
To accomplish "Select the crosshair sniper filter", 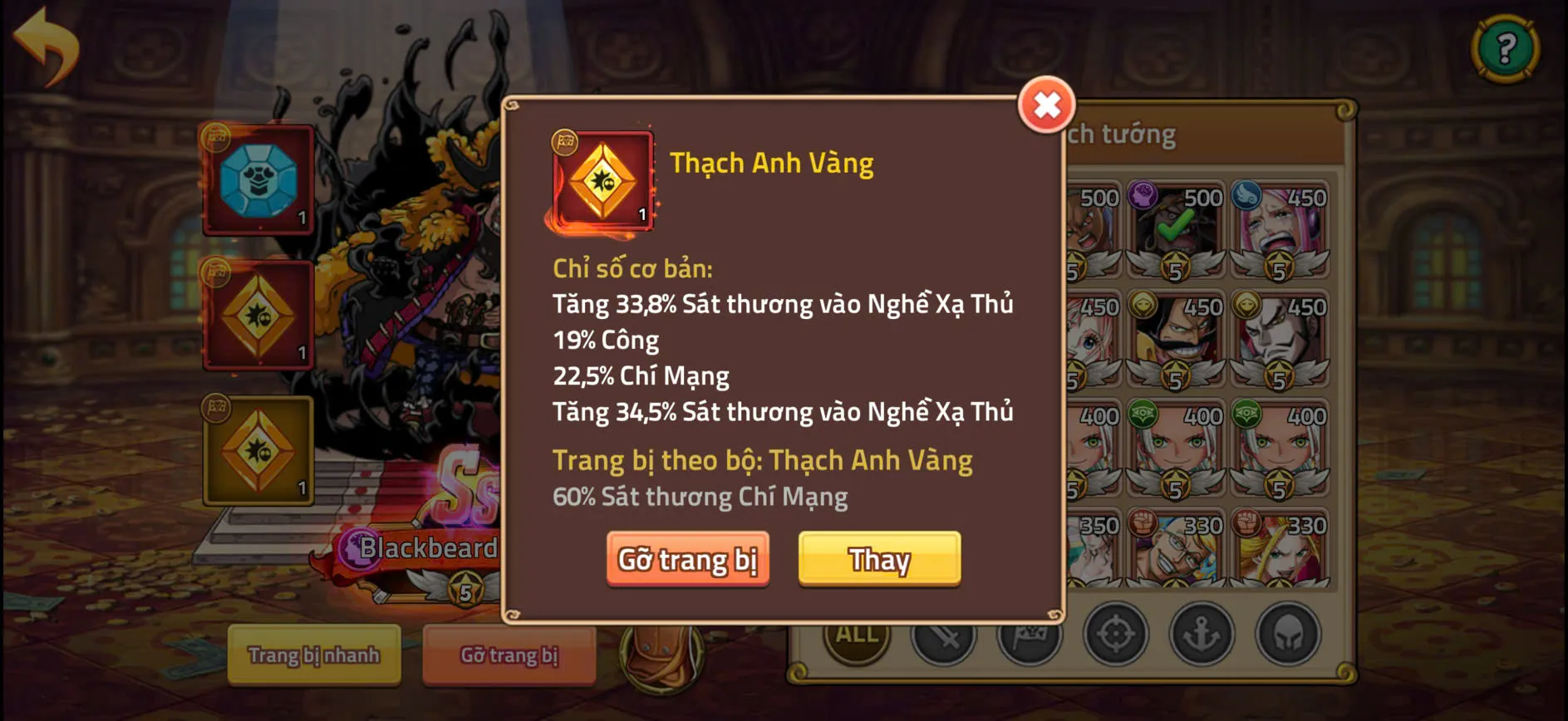I will coord(1115,636).
